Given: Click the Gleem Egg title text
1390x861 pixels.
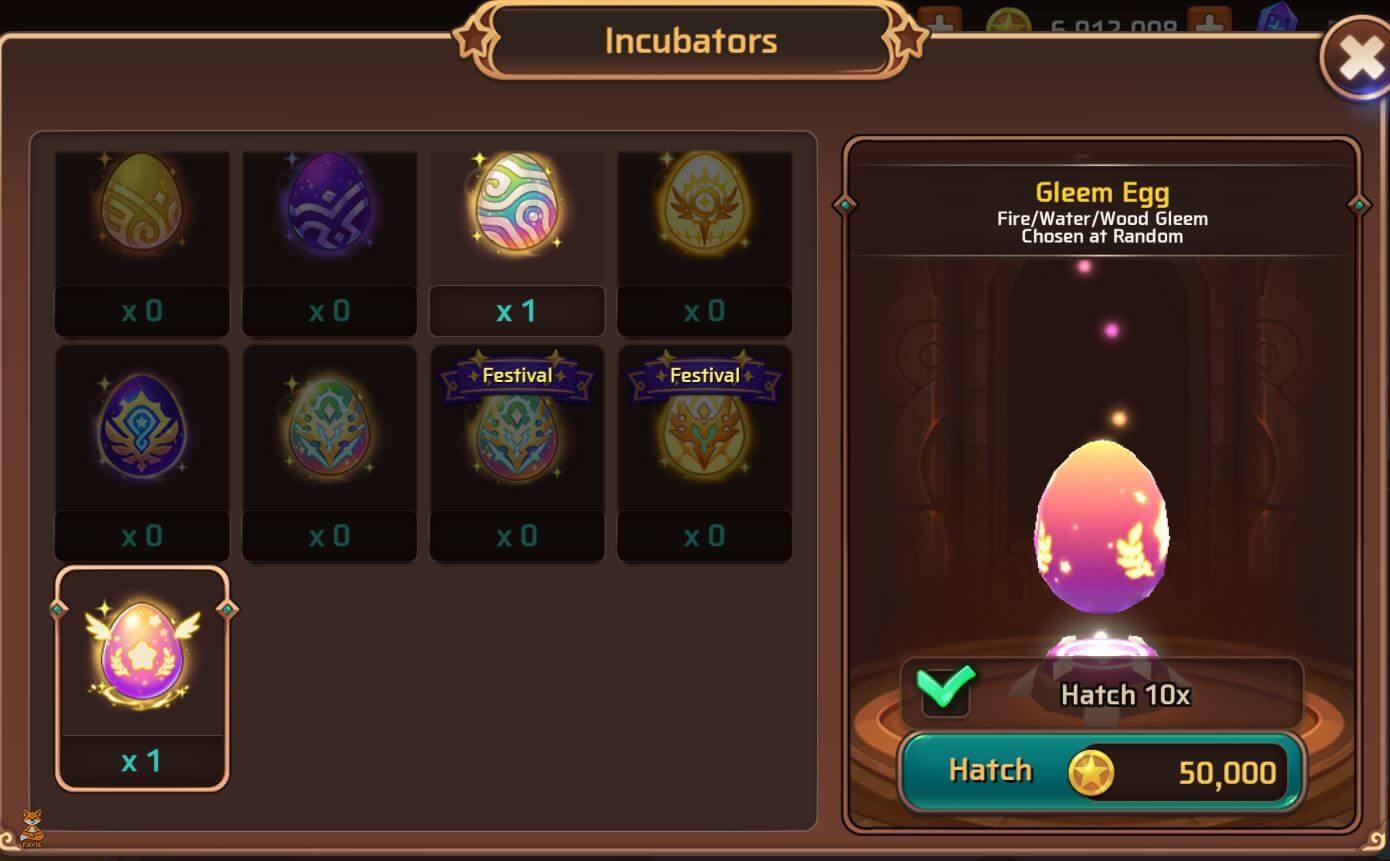Looking at the screenshot, I should tap(1102, 192).
